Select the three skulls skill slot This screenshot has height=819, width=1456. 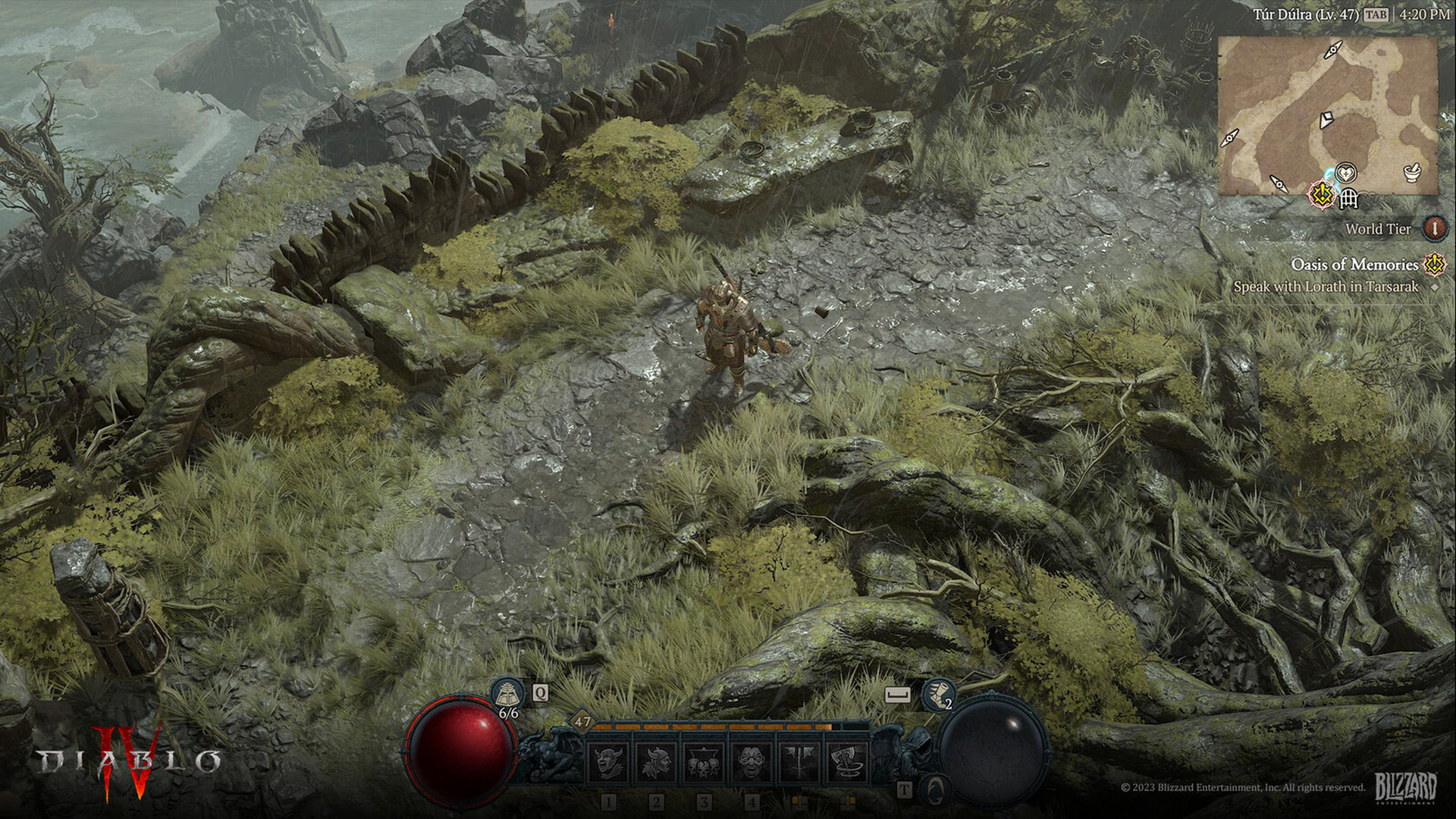[703, 761]
